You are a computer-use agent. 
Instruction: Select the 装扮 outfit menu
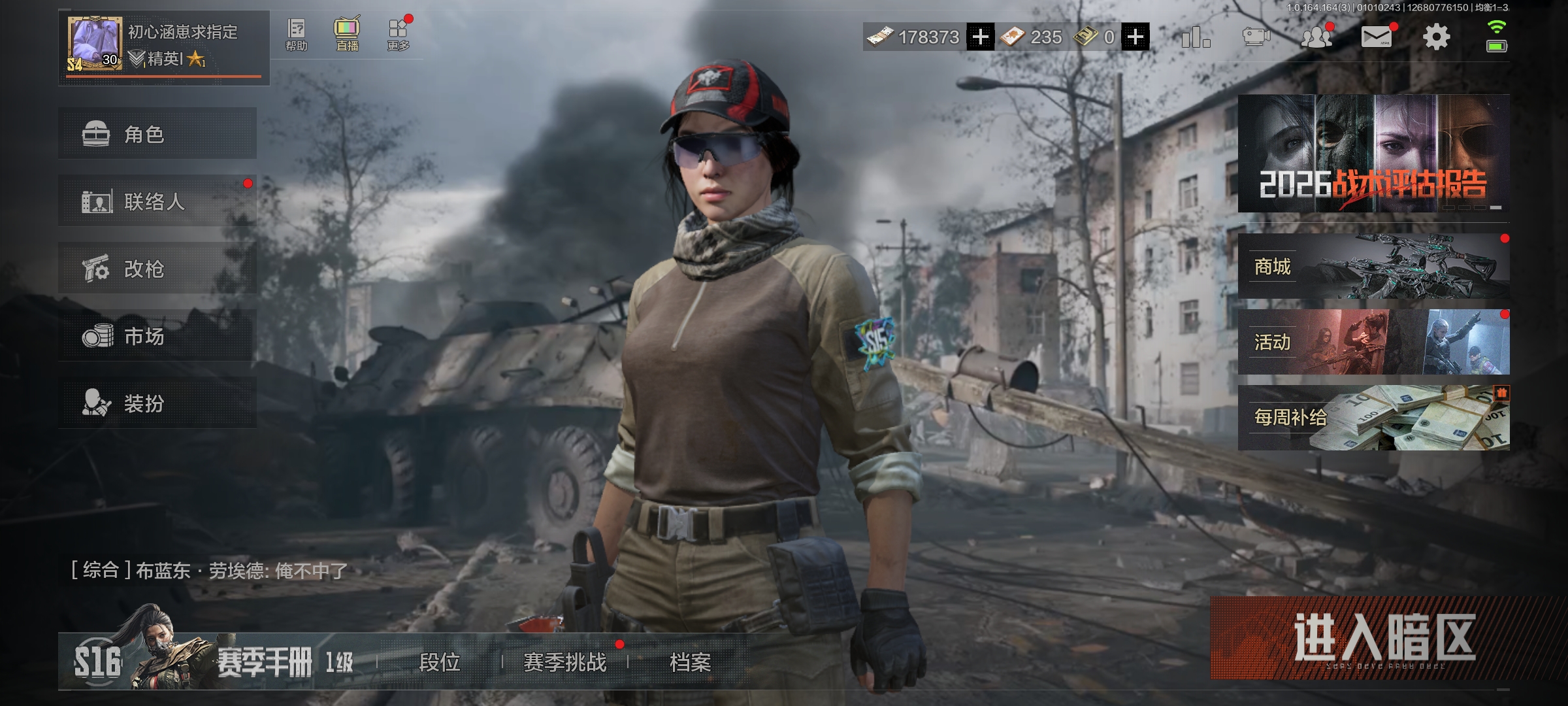157,403
